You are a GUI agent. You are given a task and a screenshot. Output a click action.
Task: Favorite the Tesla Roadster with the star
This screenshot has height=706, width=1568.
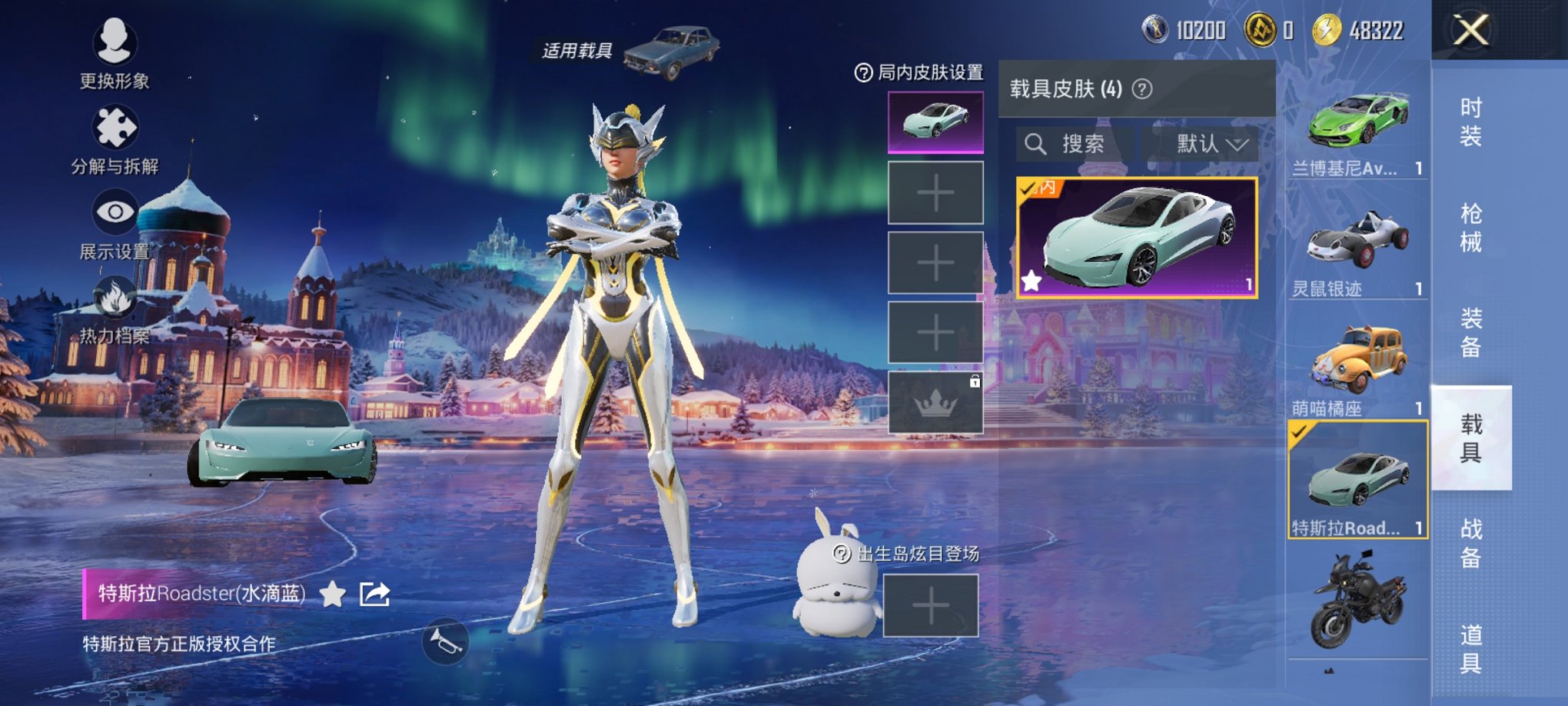(332, 594)
